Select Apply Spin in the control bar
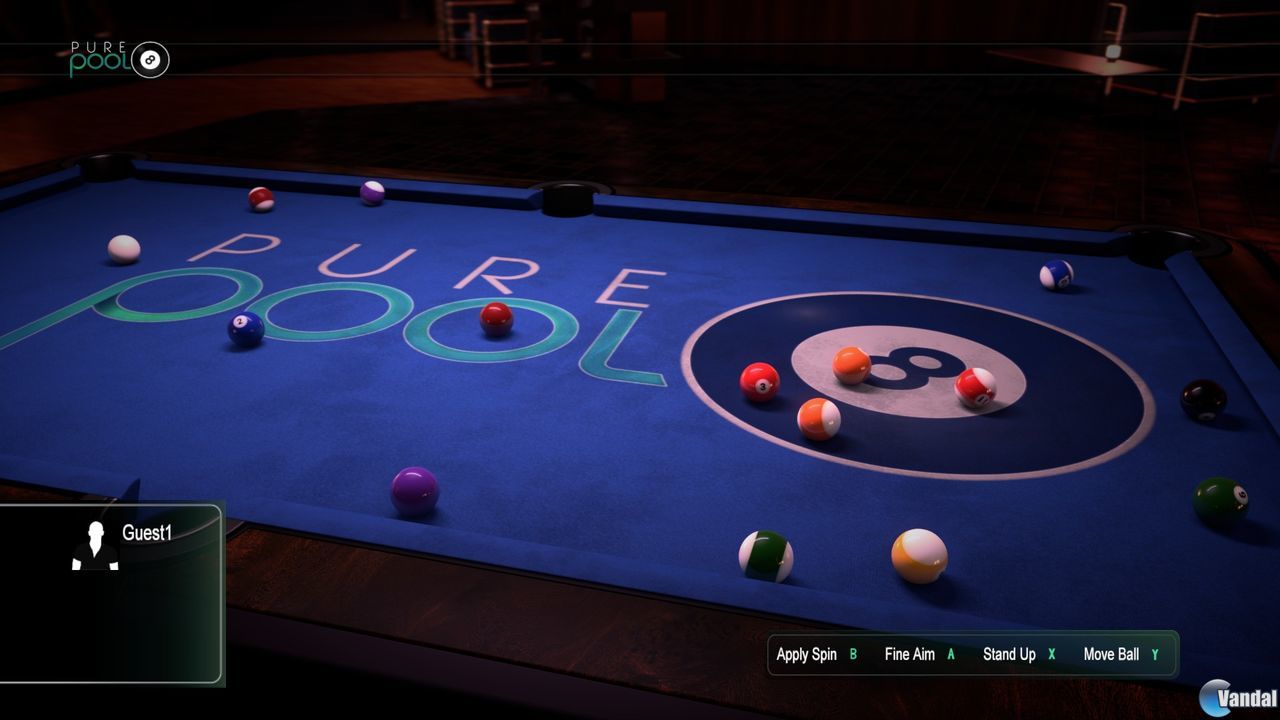The image size is (1280, 720). (806, 654)
